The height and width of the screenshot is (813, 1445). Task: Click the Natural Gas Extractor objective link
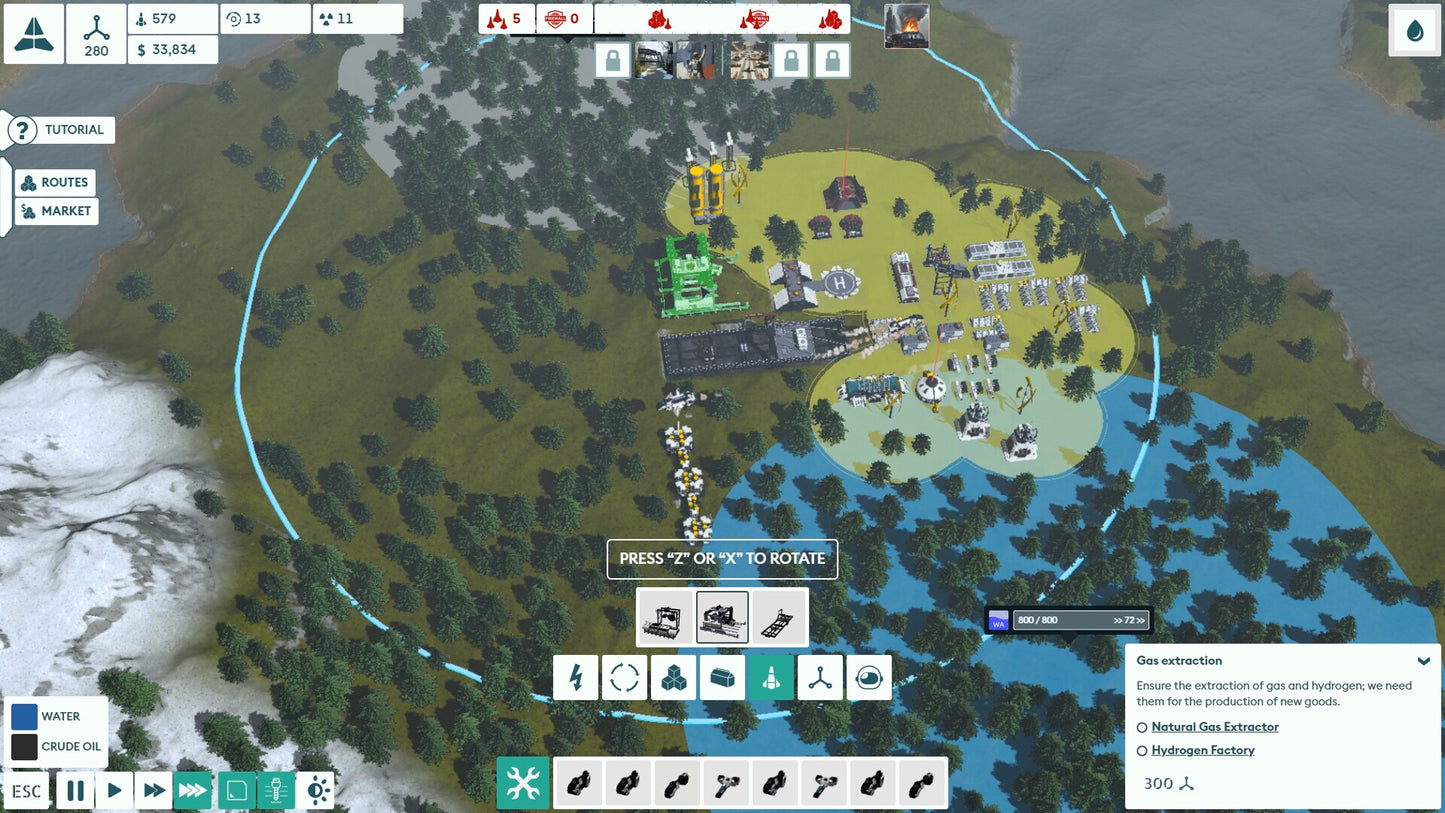pos(1214,727)
